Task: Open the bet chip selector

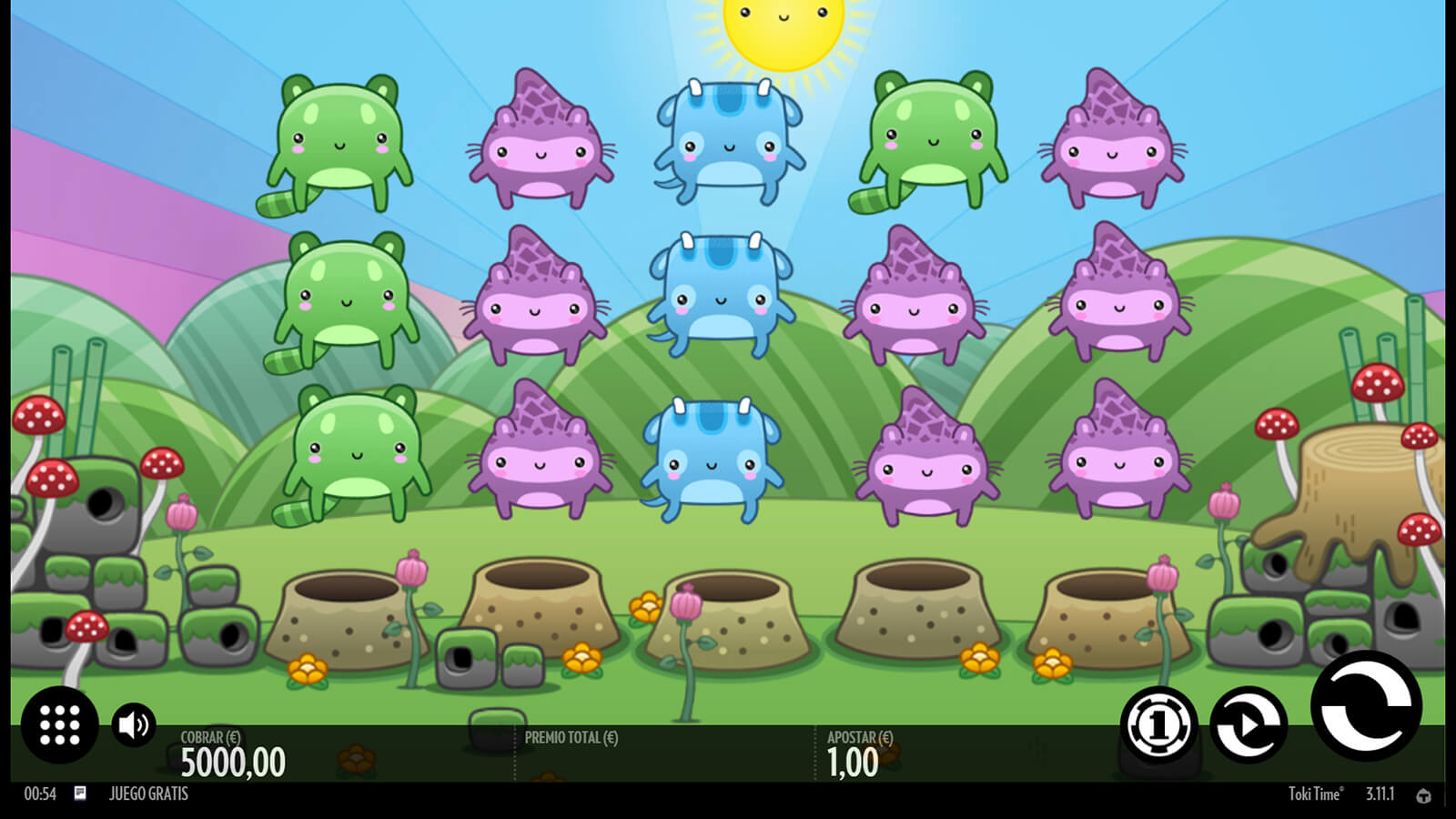Action: click(x=1158, y=725)
